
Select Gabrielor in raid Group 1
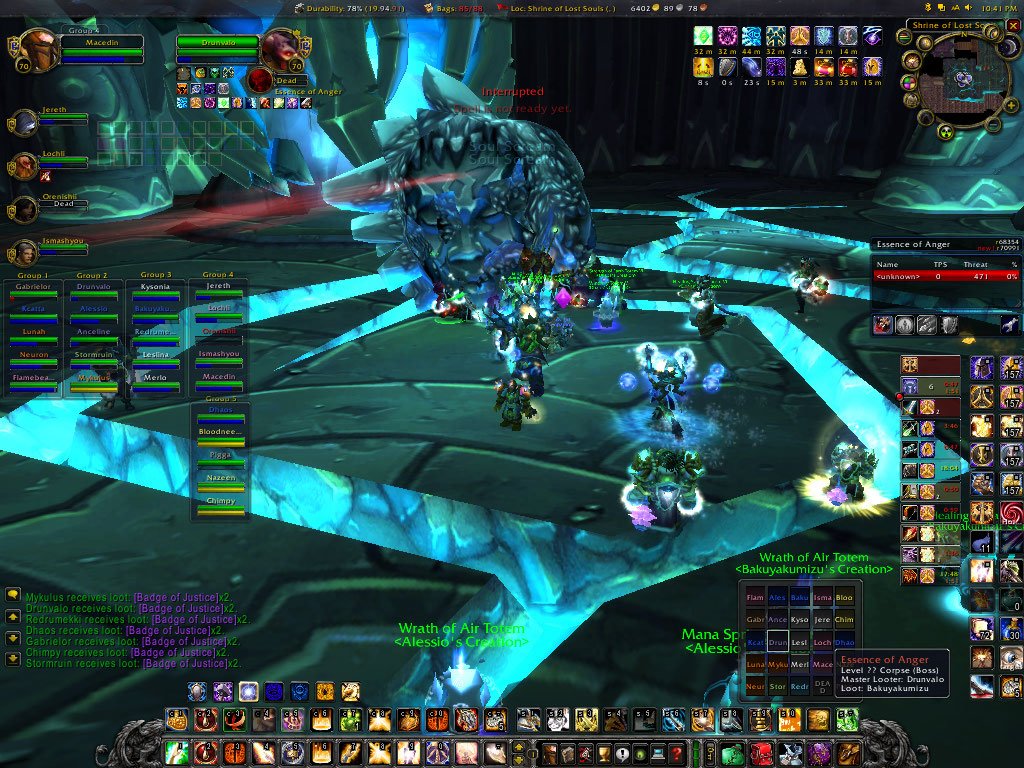coord(31,290)
